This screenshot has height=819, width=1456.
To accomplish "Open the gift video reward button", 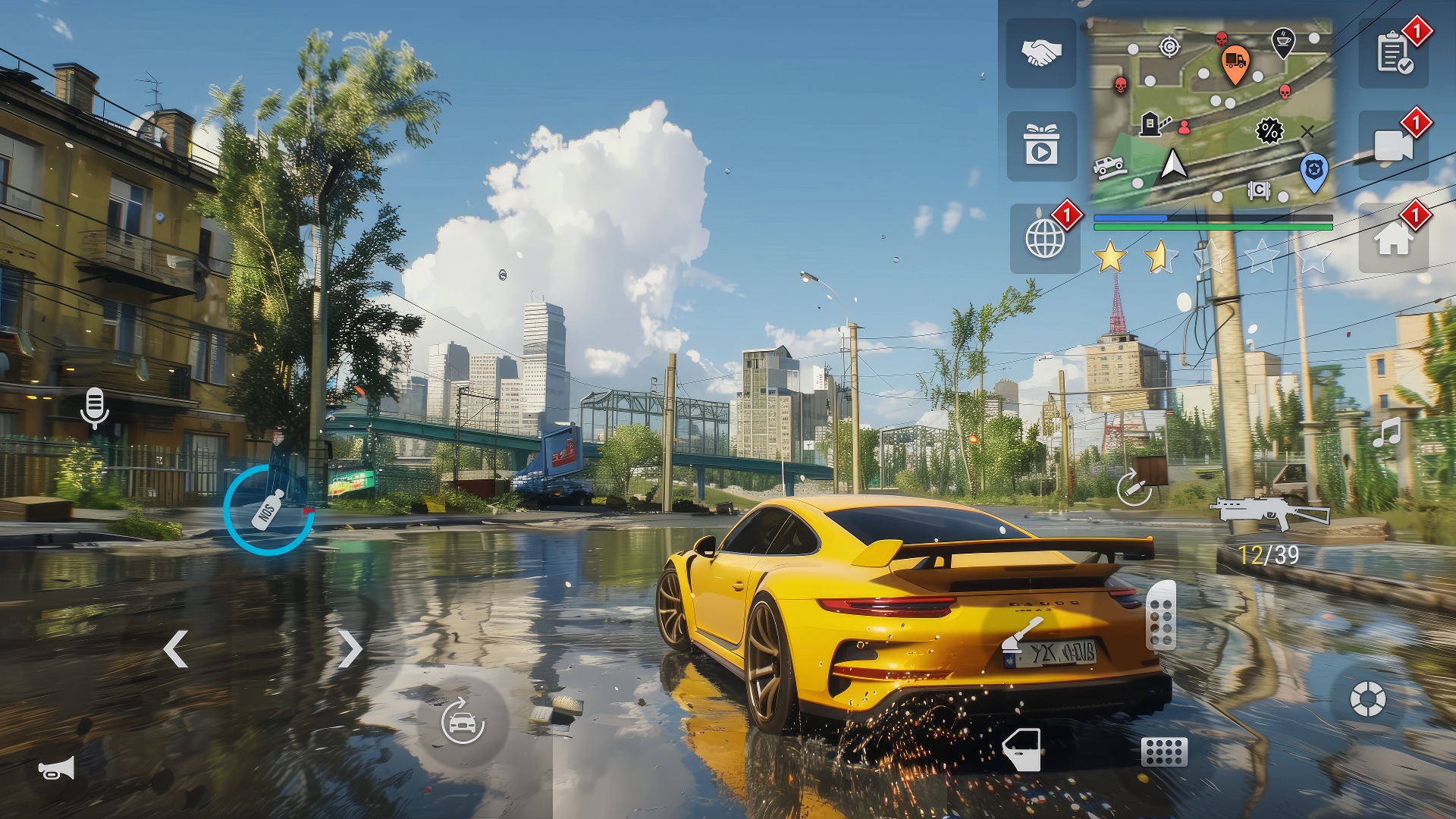I will 1041,146.
